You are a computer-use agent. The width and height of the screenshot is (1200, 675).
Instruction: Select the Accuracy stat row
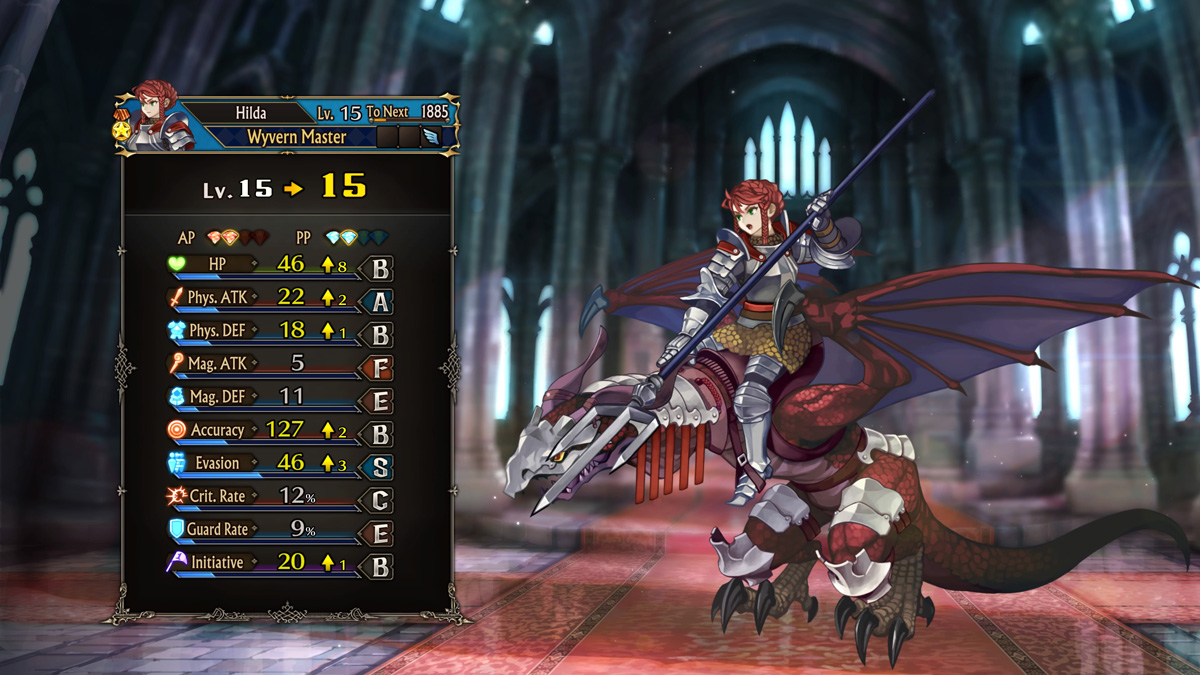coord(278,430)
